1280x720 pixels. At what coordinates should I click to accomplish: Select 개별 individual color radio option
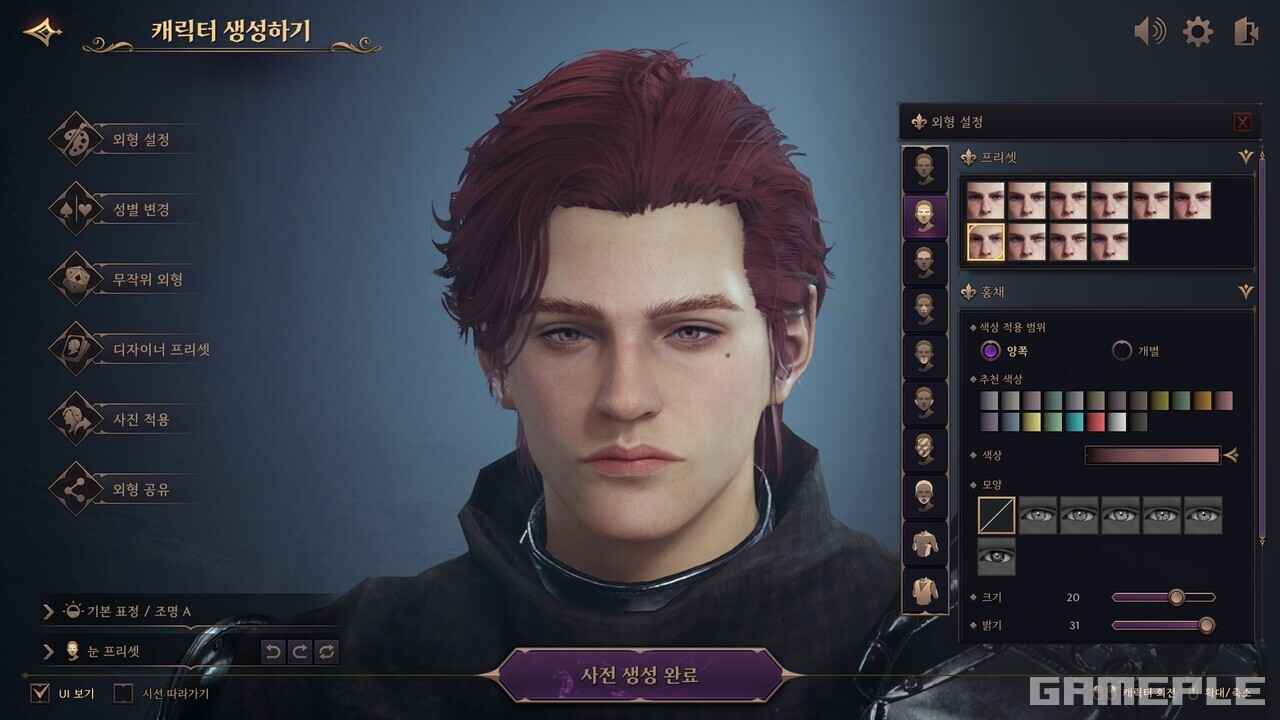pyautogui.click(x=1122, y=351)
